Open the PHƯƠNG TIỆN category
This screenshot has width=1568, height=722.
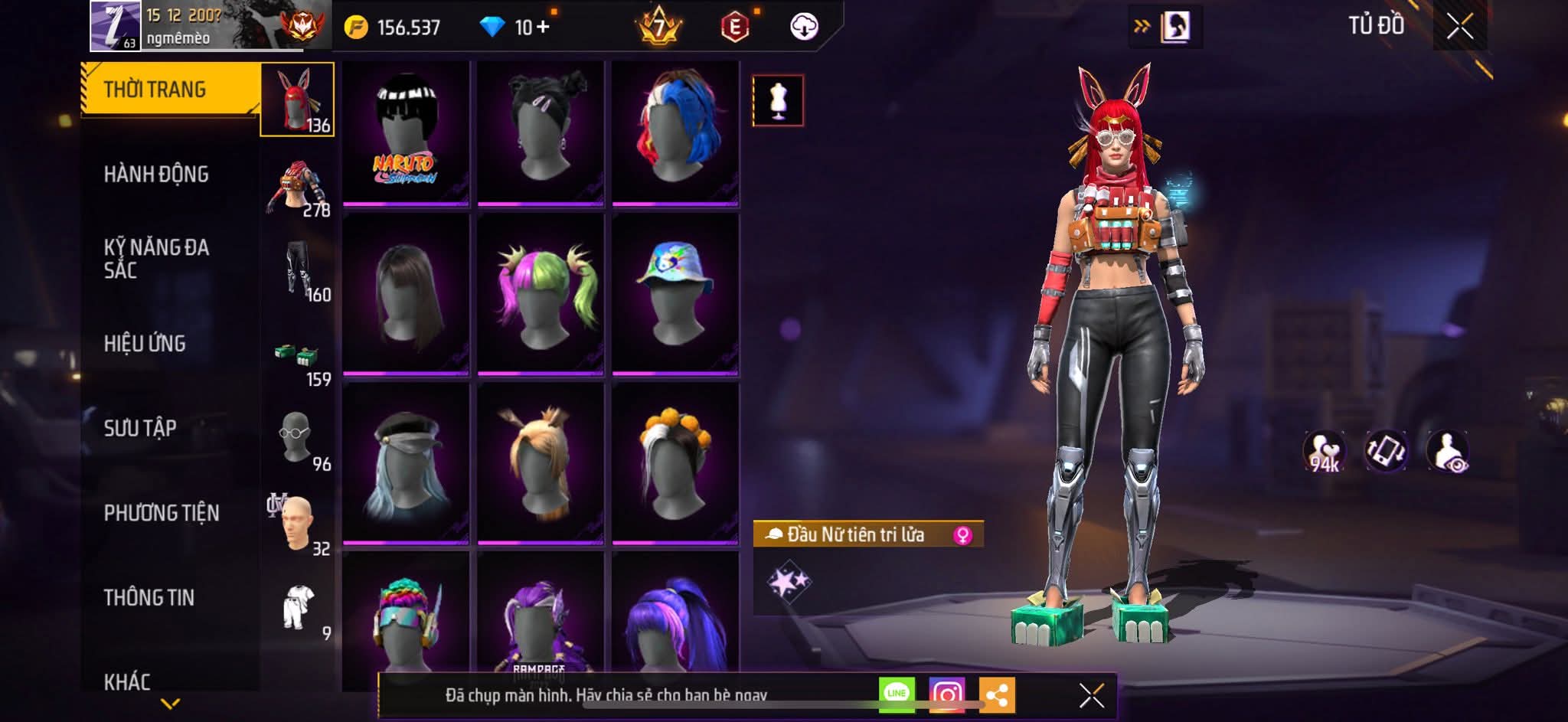162,513
